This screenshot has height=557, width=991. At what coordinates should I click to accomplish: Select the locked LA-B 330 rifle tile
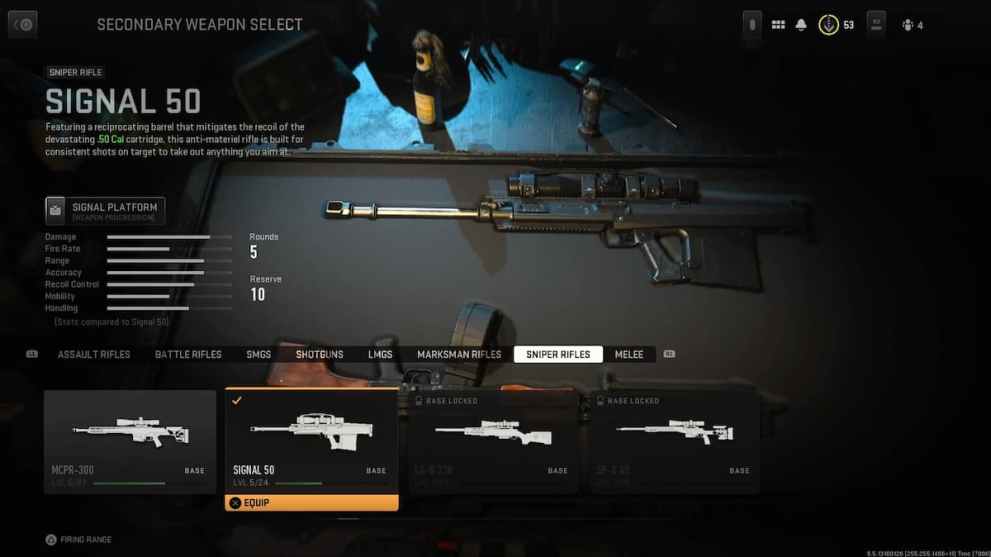click(x=493, y=440)
